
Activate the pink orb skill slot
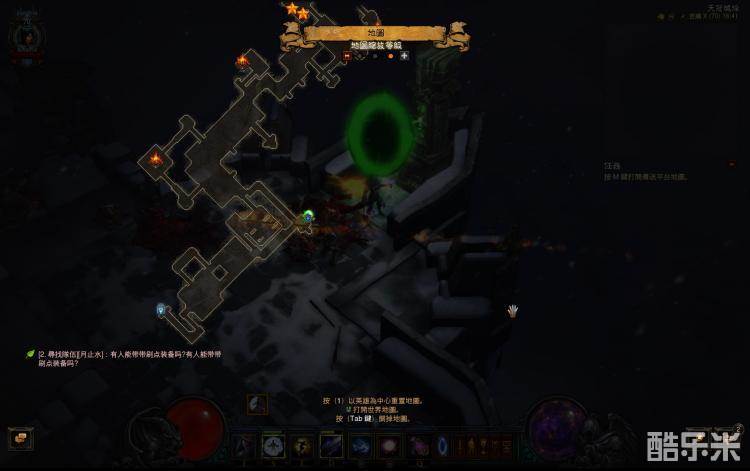(387, 446)
